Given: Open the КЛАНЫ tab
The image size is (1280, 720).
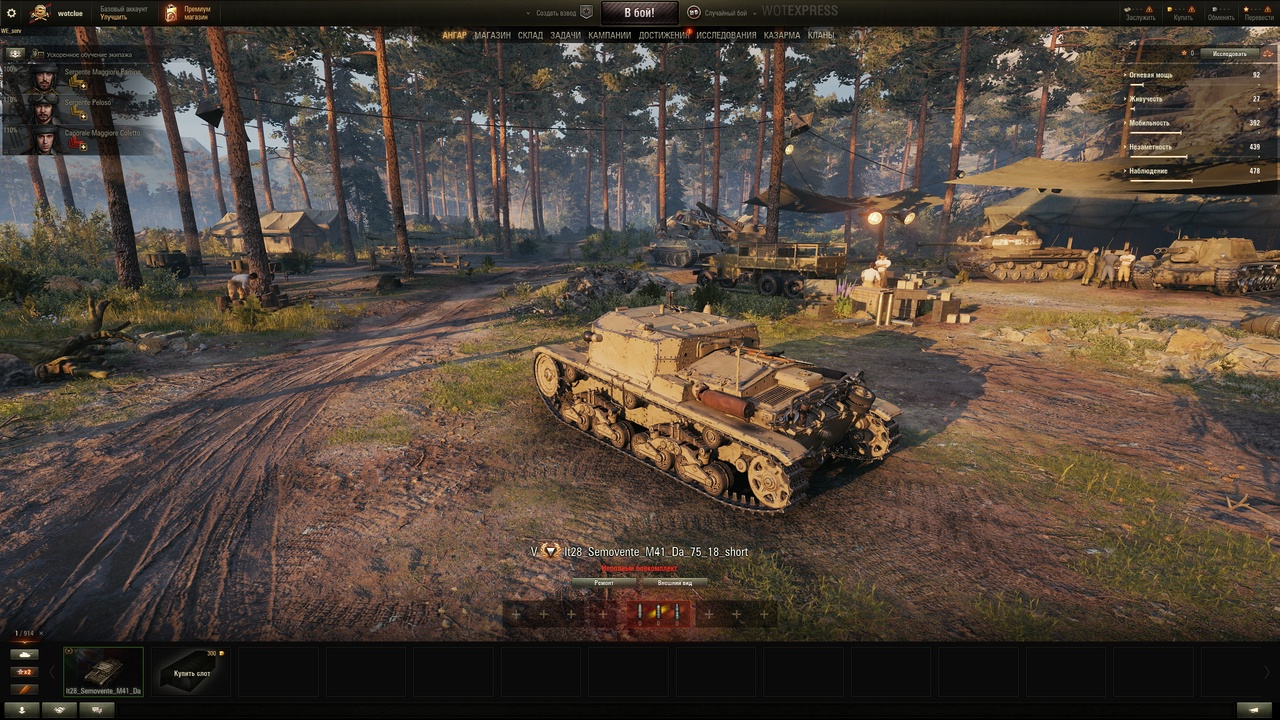Looking at the screenshot, I should point(821,35).
